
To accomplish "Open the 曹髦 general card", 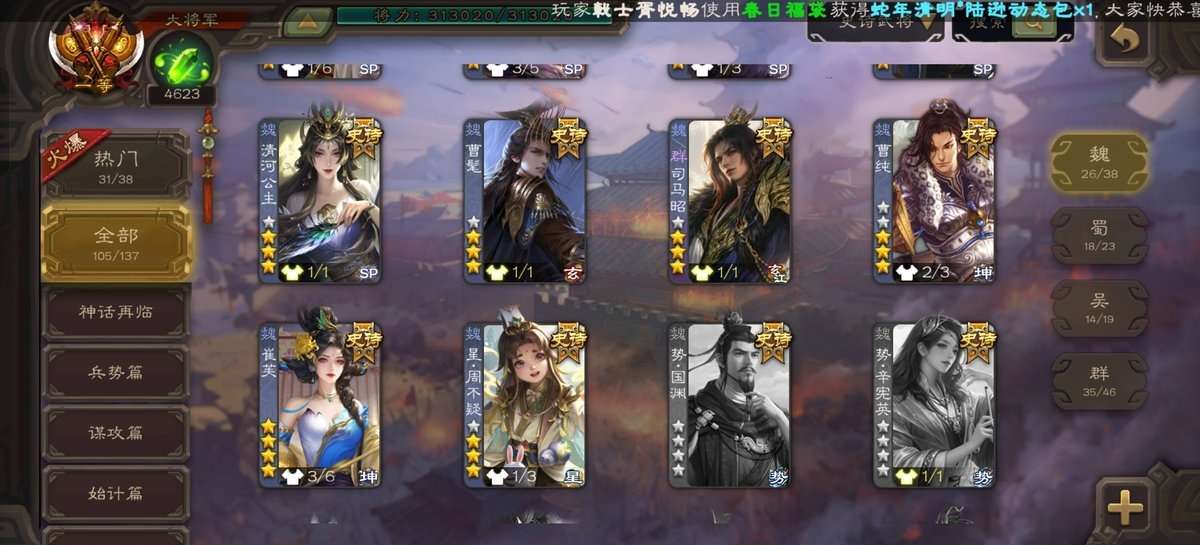I will (525, 200).
